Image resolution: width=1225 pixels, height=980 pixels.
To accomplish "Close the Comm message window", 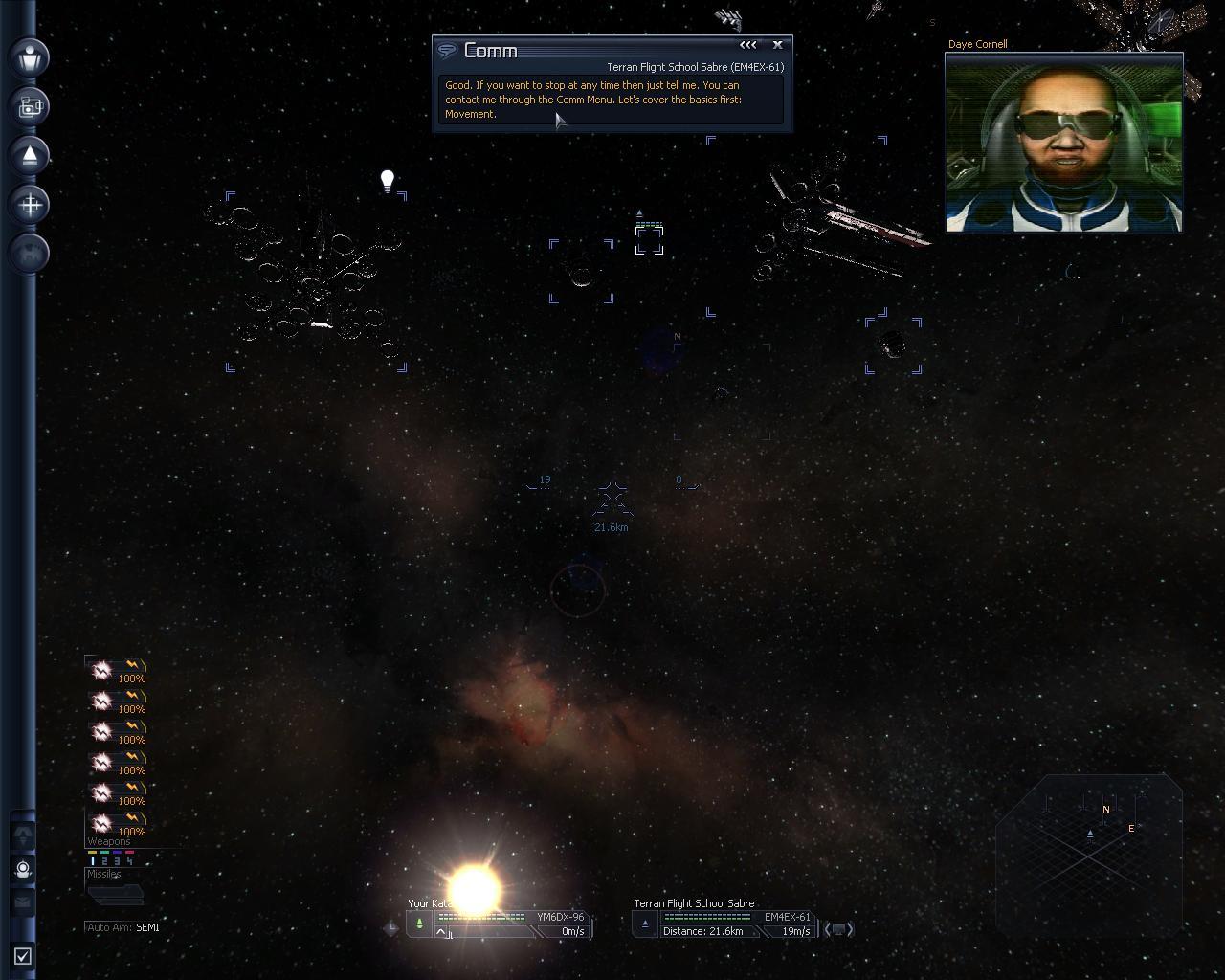I will pyautogui.click(x=777, y=44).
